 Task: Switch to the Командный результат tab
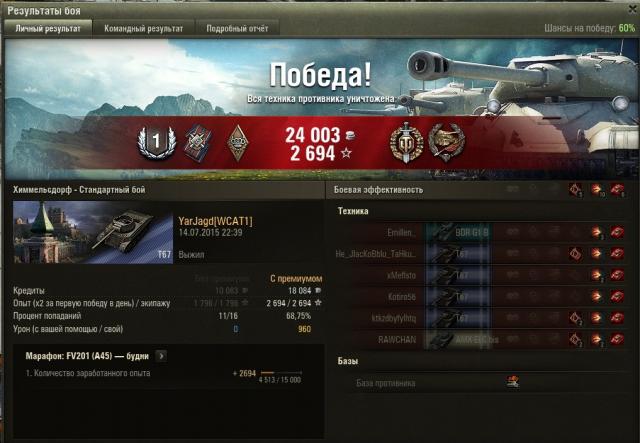(x=143, y=28)
